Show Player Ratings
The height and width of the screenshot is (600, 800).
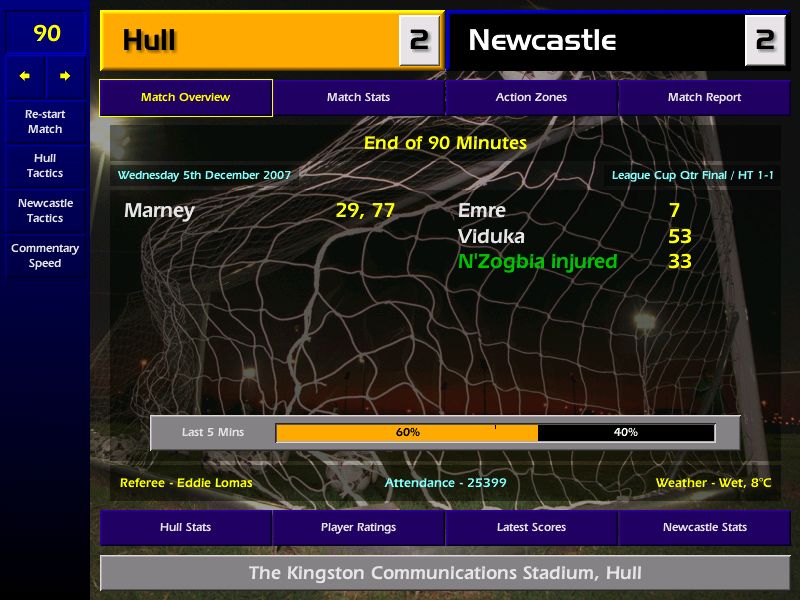click(x=358, y=527)
